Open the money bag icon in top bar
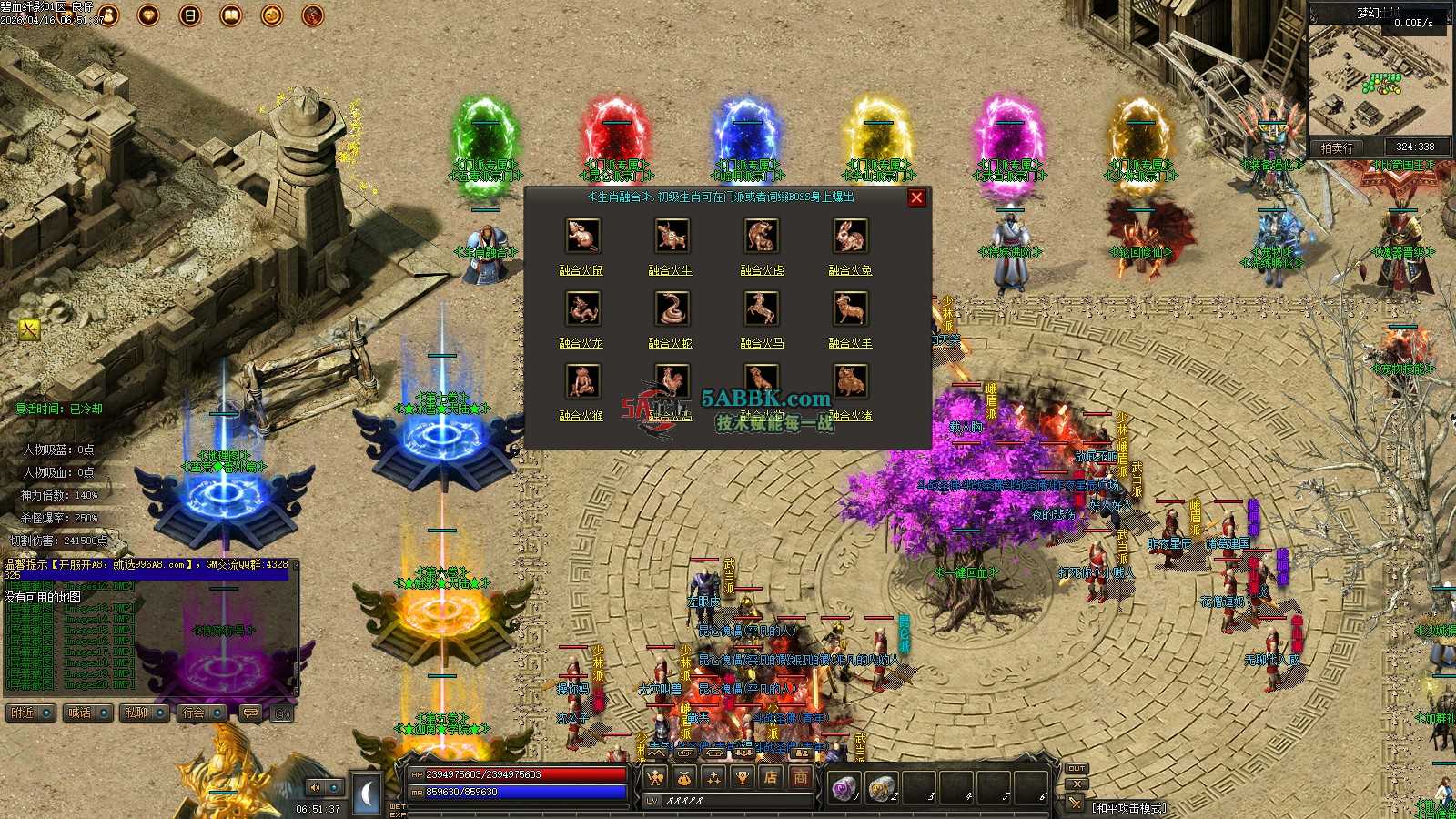 [108, 15]
